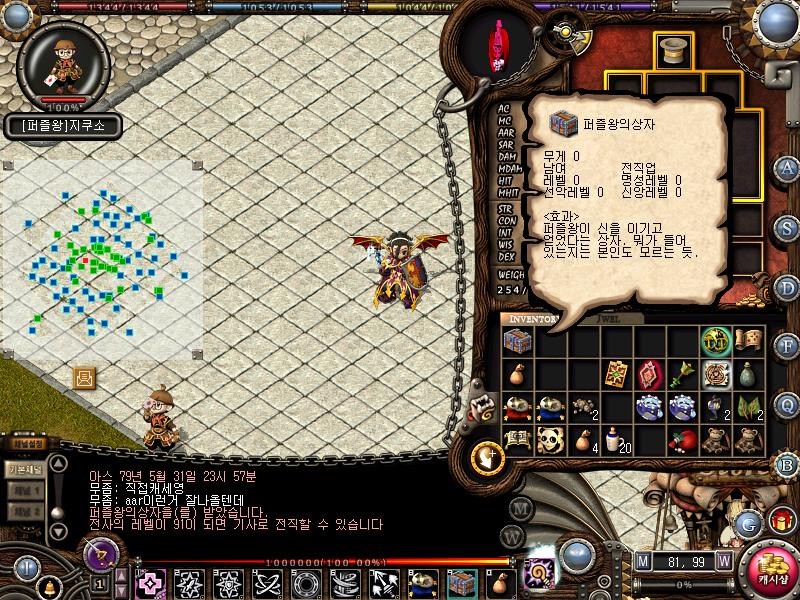This screenshot has height=600, width=800.
Task: Click the round F side button
Action: [788, 345]
